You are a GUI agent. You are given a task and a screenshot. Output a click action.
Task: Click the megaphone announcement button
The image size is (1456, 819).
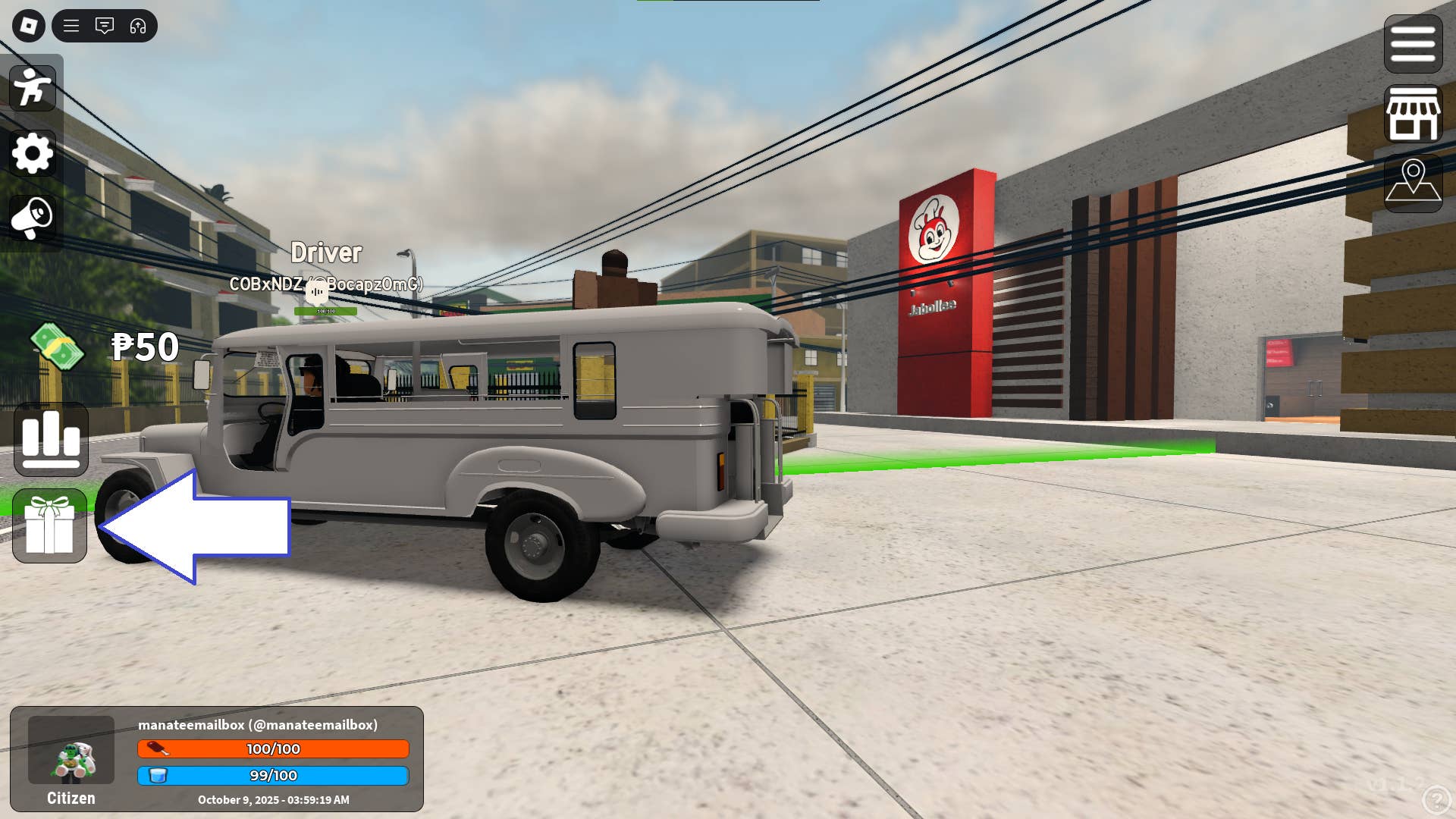(x=33, y=218)
